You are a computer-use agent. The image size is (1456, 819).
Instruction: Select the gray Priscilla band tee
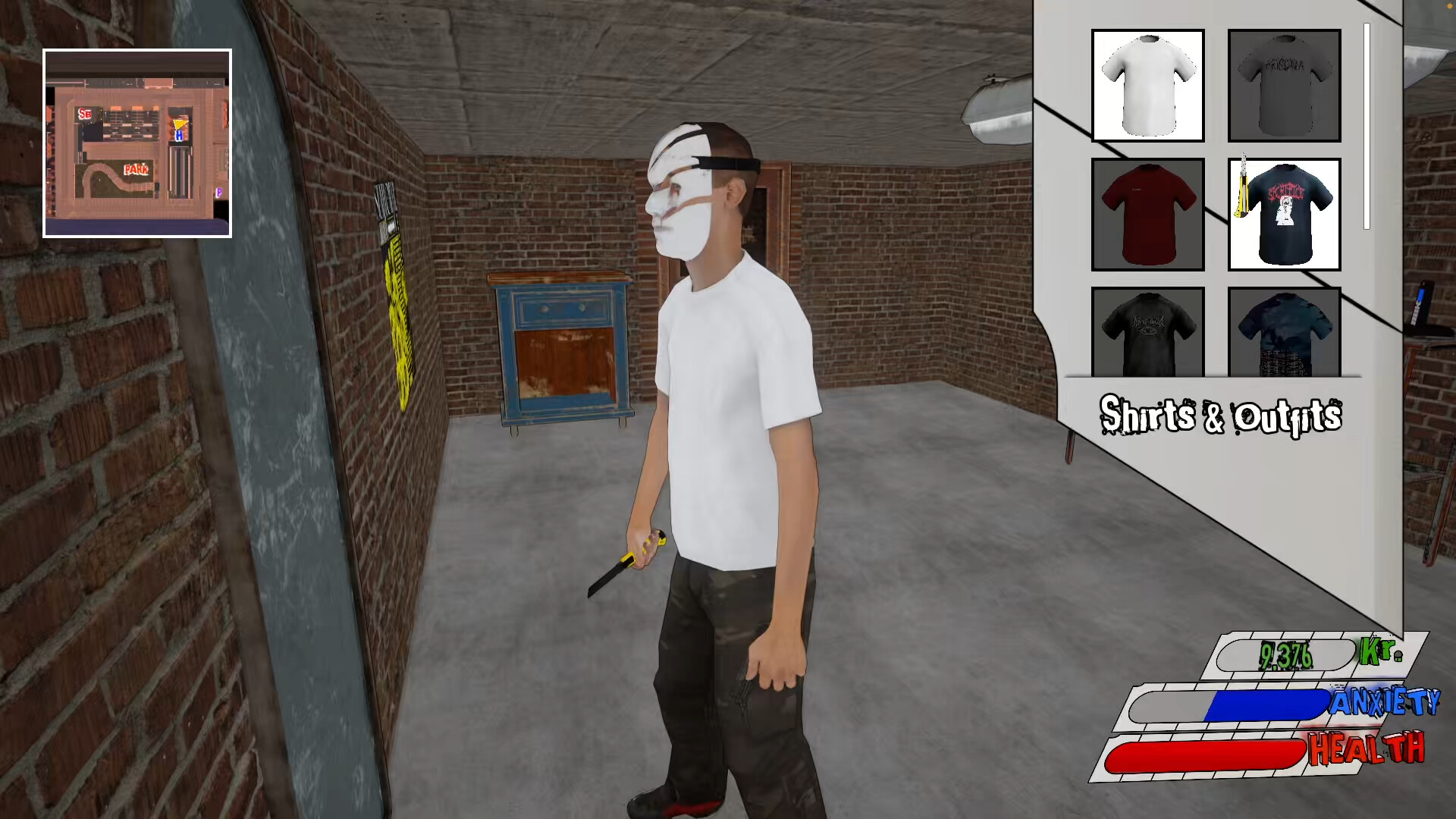1284,85
